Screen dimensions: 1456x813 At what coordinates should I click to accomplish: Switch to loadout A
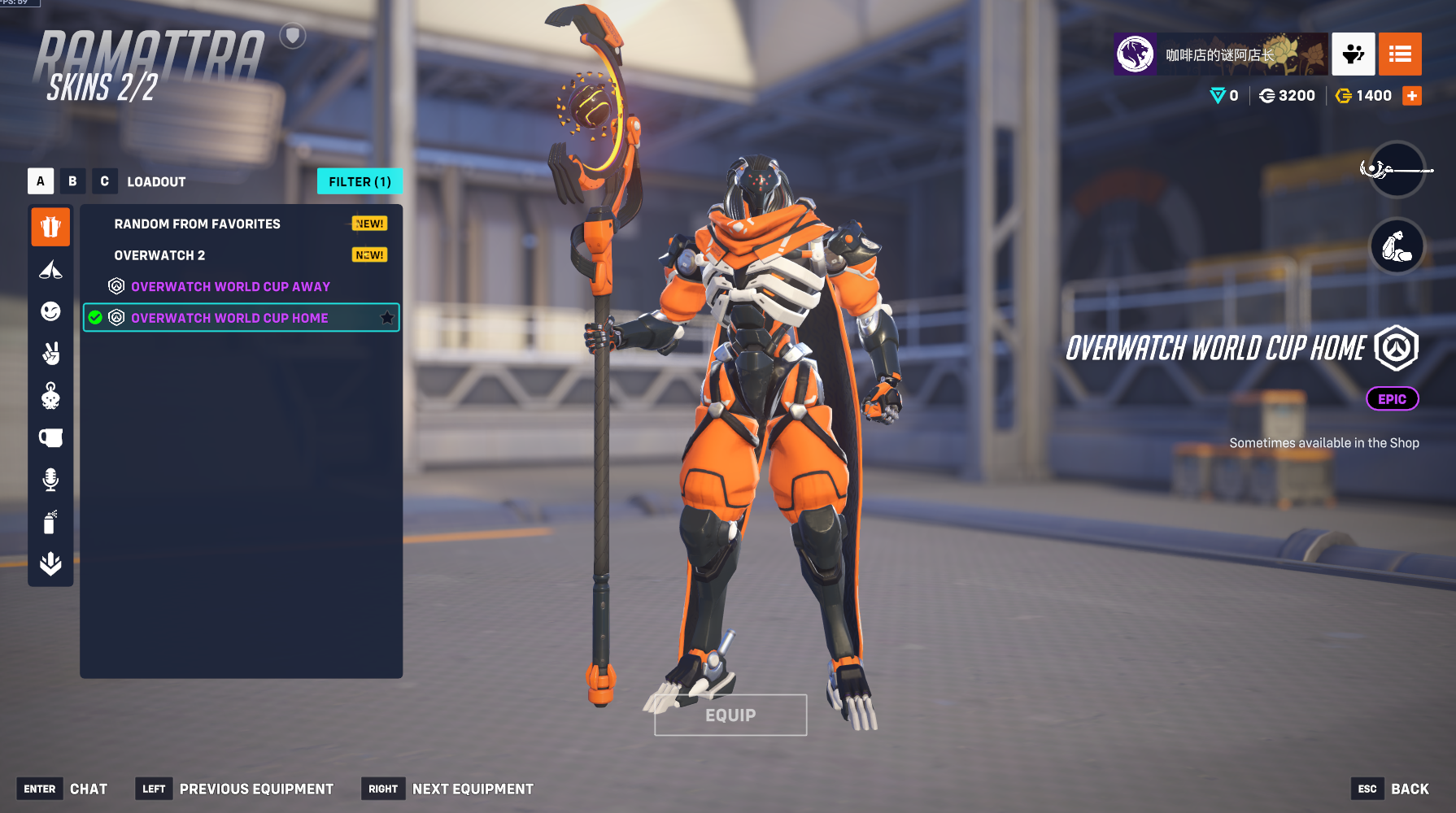coord(41,181)
